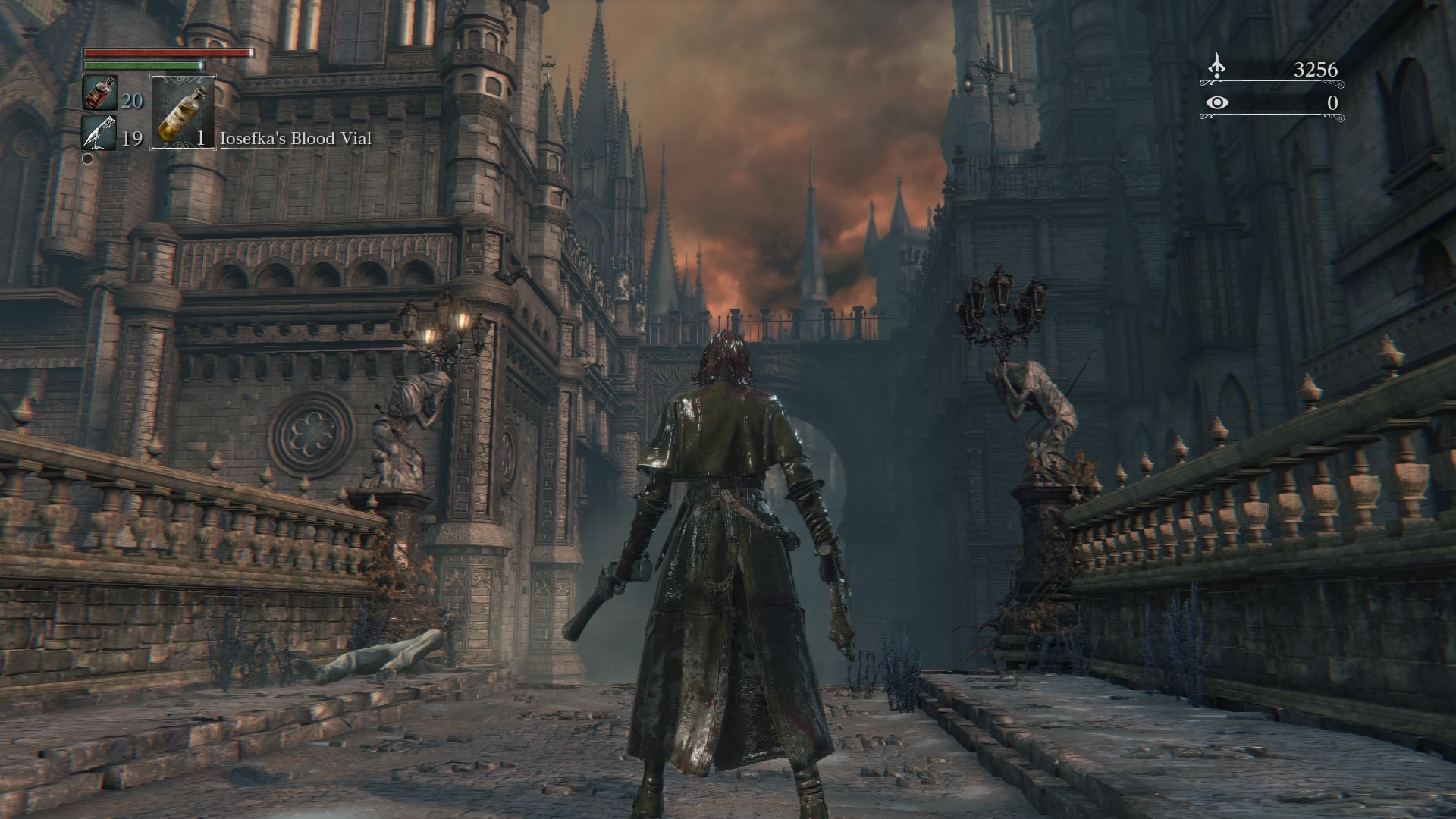Screen dimensions: 1456x819
Task: Click the Insight eye icon
Action: (1217, 102)
